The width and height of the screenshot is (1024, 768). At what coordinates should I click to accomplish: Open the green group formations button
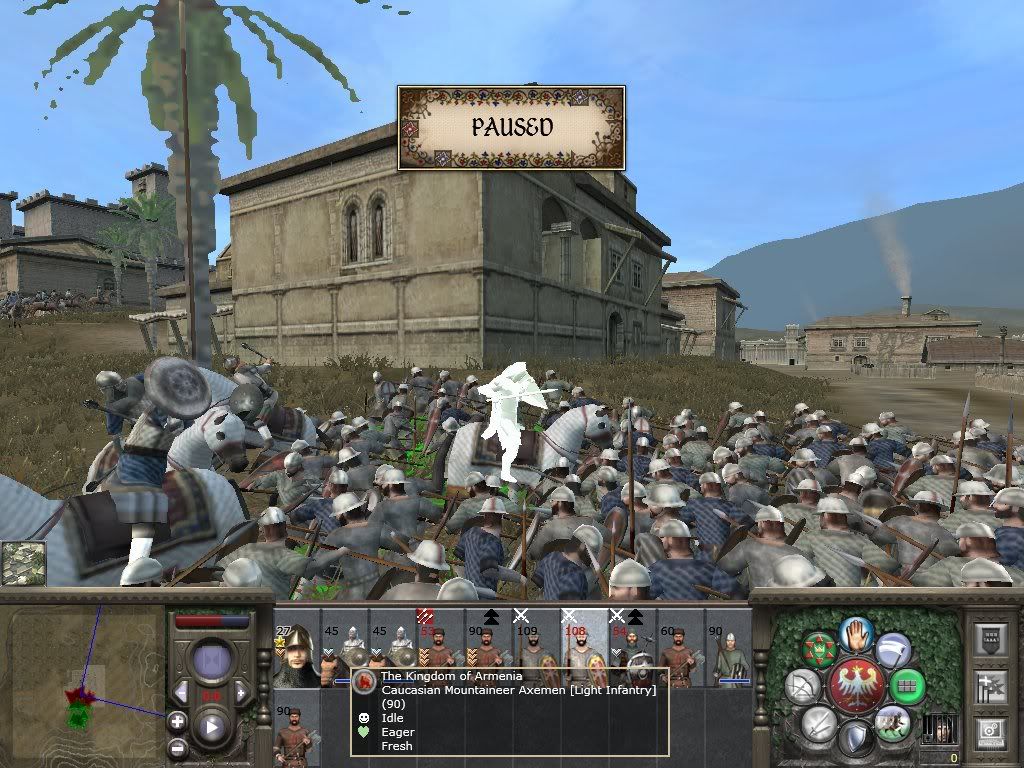pos(908,686)
